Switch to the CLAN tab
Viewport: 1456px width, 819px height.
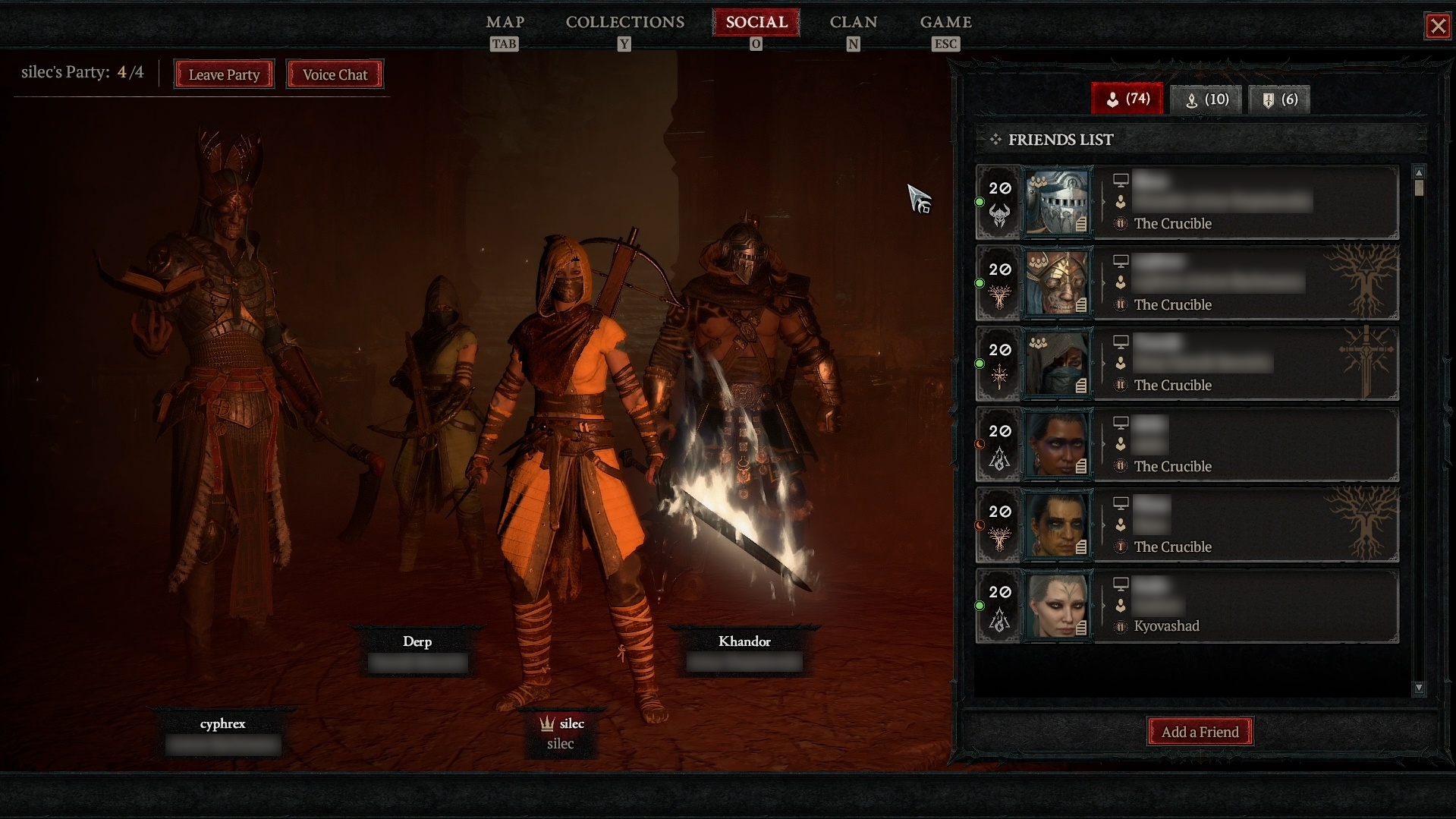(852, 22)
